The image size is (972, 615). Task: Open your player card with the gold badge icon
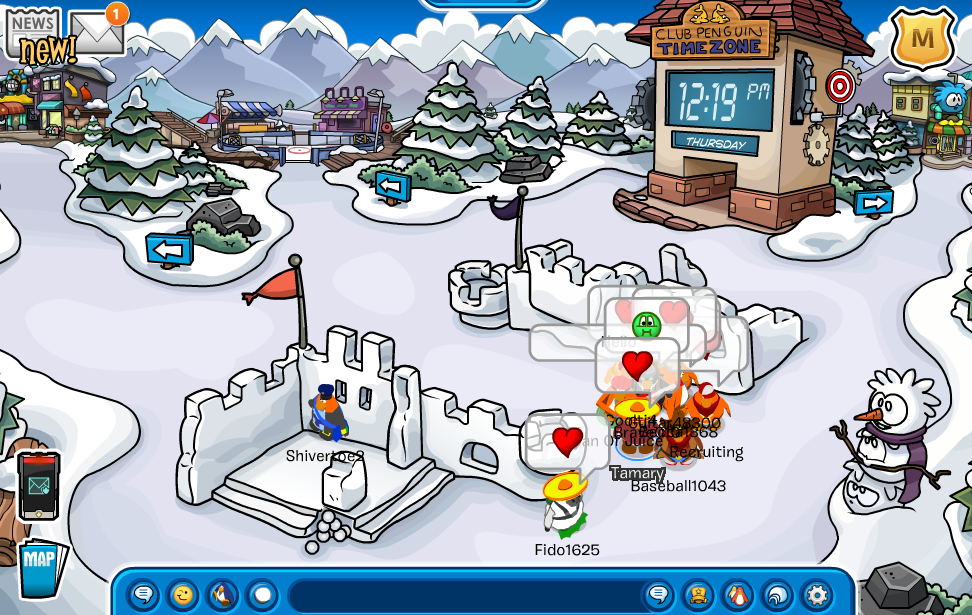(x=698, y=595)
